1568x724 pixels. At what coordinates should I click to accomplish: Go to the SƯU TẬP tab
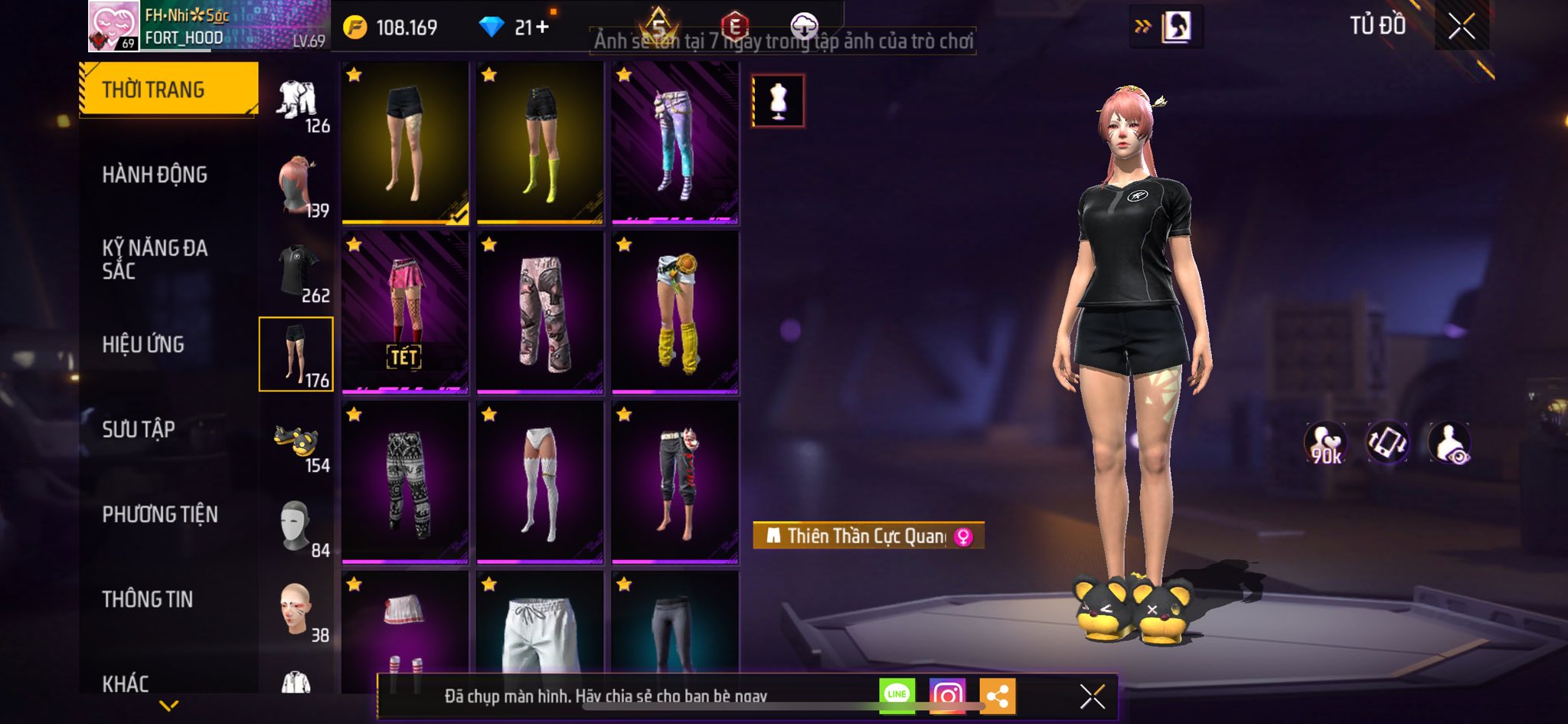[139, 430]
